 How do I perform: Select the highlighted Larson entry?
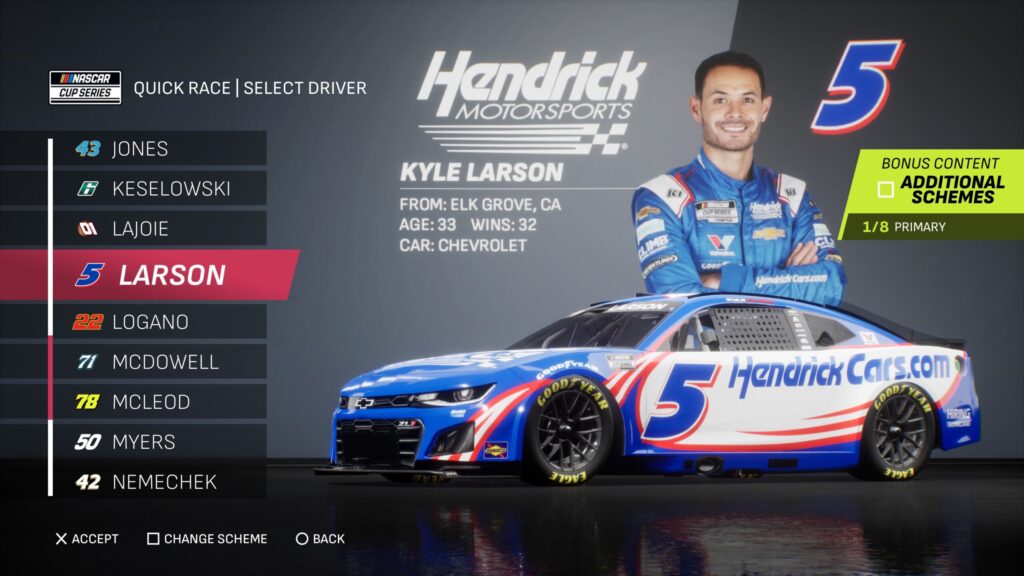click(170, 275)
